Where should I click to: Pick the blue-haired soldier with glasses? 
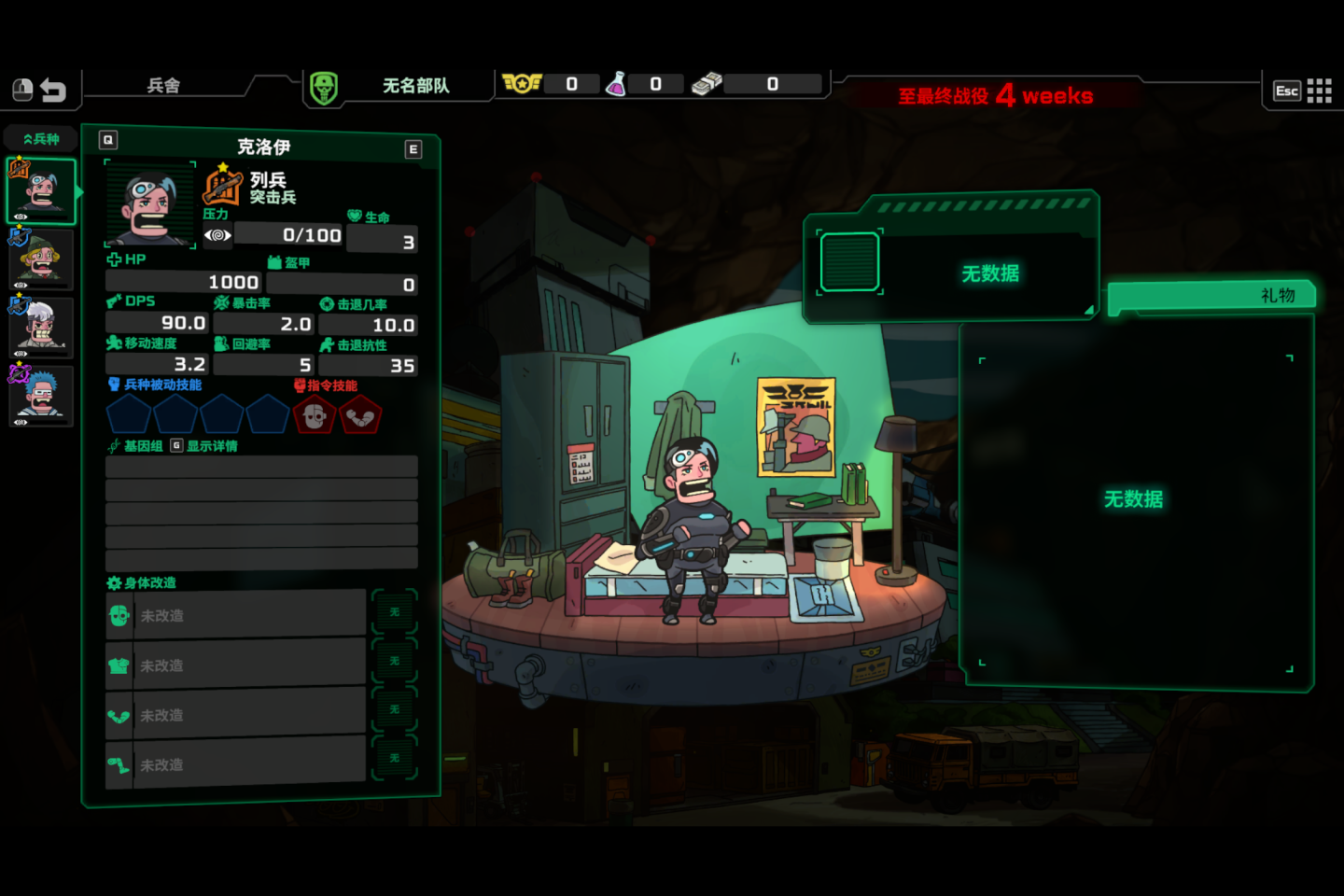coord(41,396)
